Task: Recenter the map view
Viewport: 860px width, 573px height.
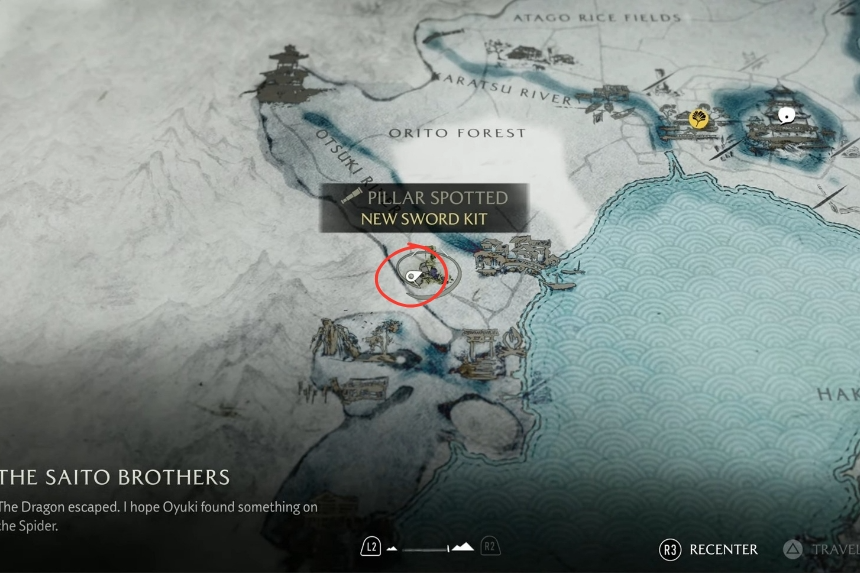Action: (x=708, y=549)
